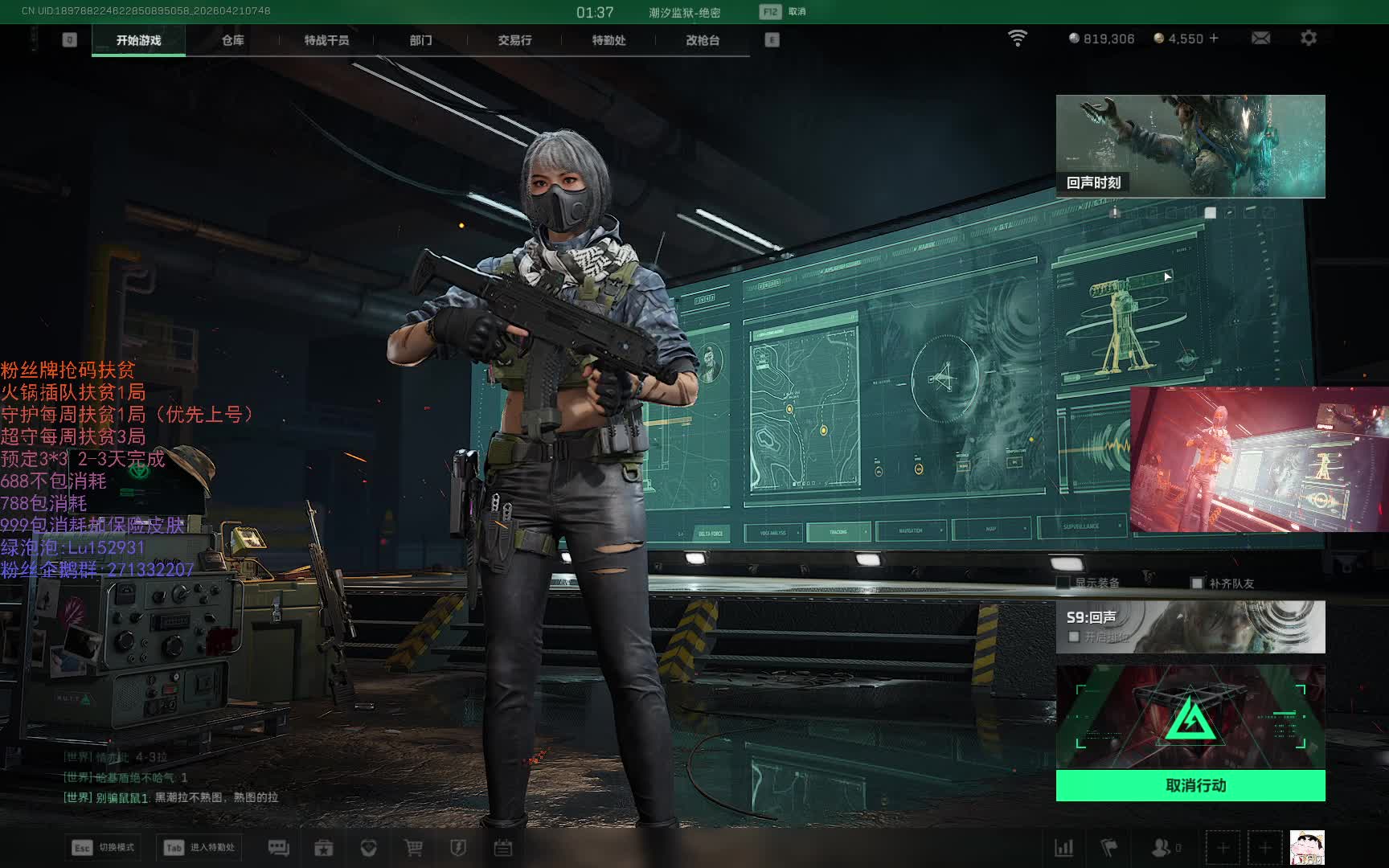Open the settings gear icon

click(1309, 38)
